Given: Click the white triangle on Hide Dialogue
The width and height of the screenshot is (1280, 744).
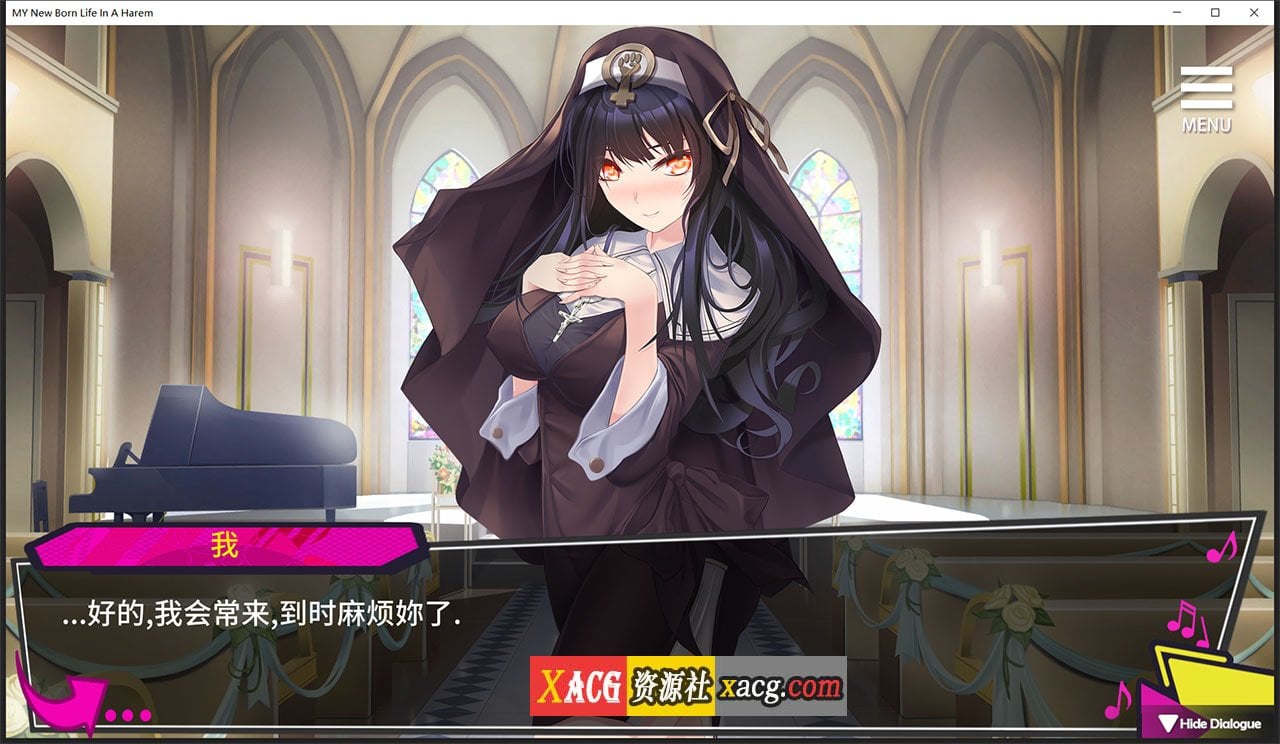Looking at the screenshot, I should 1167,723.
